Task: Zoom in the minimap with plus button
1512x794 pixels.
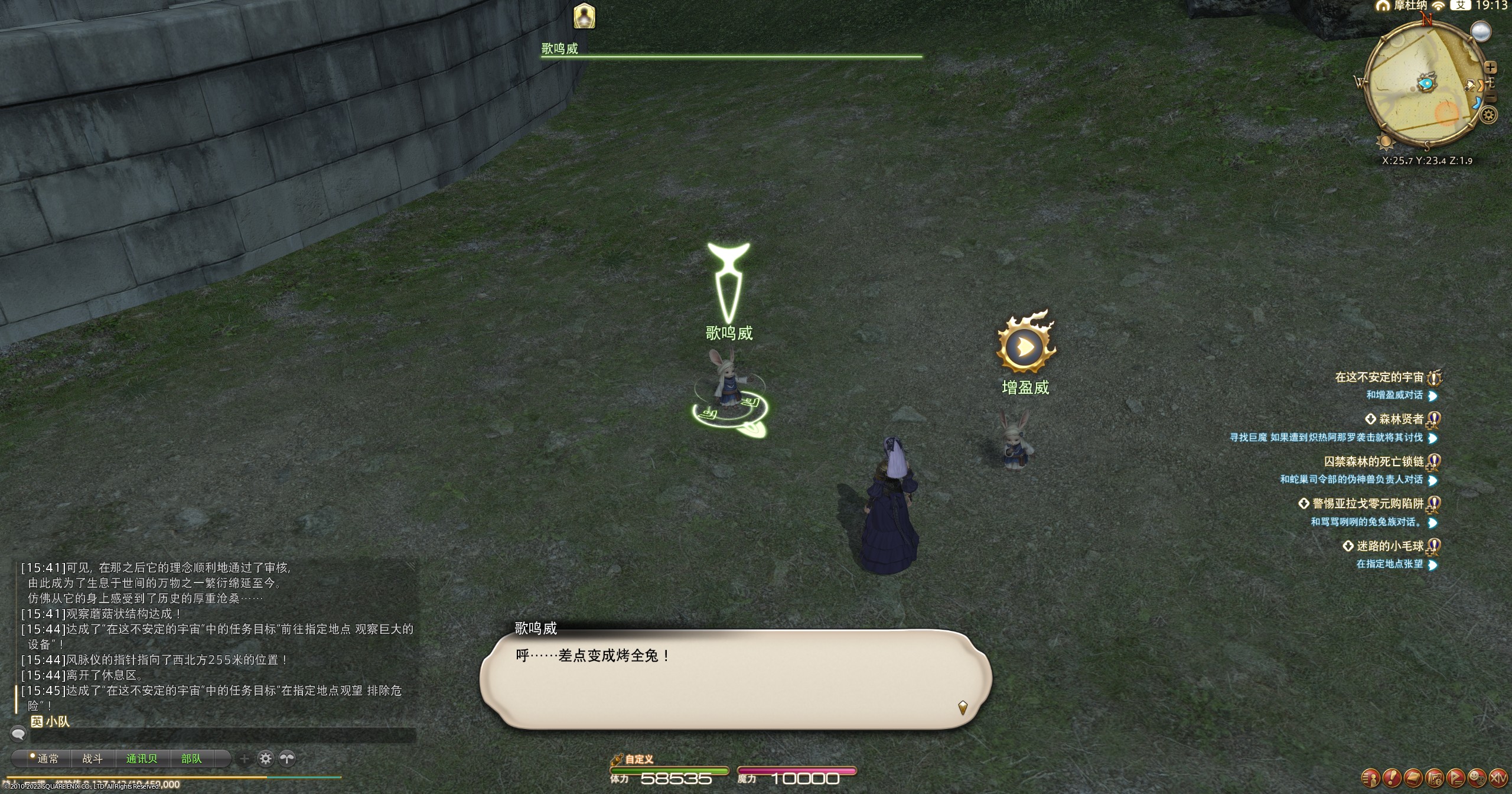Action: [1490, 67]
